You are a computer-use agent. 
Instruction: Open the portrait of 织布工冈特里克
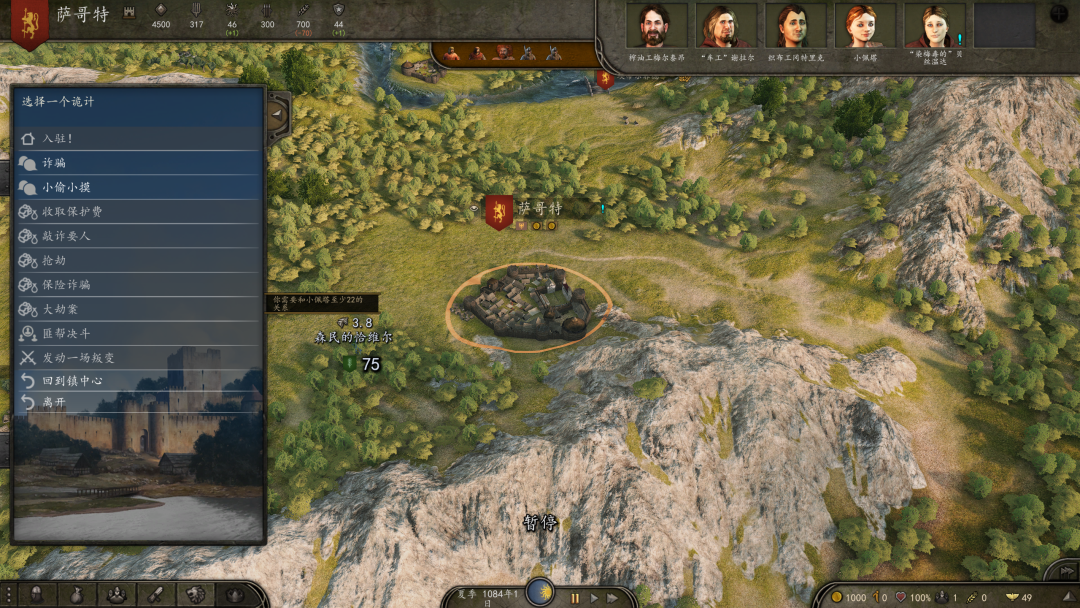[x=796, y=27]
